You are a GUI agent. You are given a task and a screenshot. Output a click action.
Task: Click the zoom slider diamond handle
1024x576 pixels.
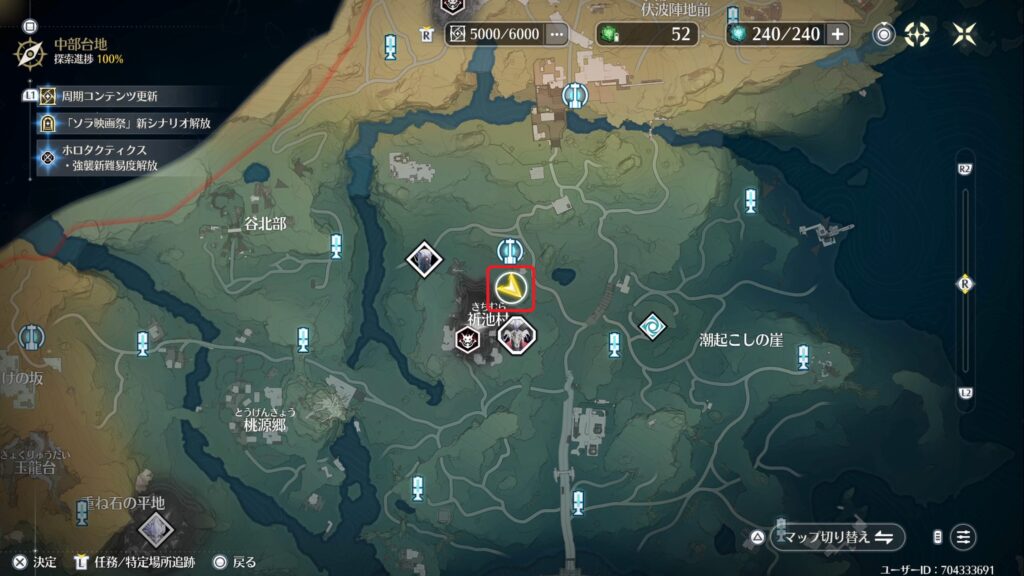tap(965, 284)
